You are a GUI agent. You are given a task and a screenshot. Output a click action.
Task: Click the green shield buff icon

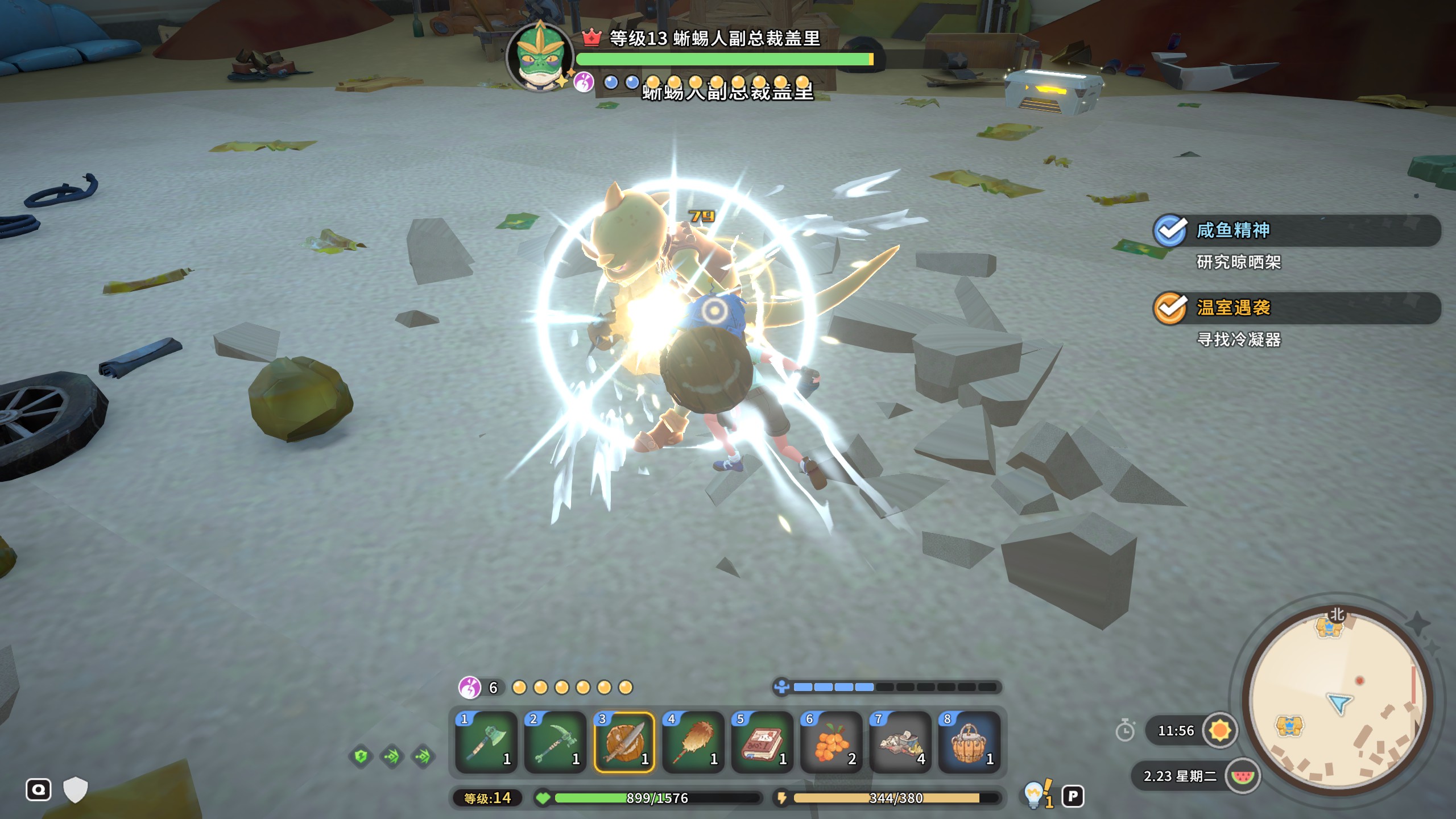tap(361, 756)
